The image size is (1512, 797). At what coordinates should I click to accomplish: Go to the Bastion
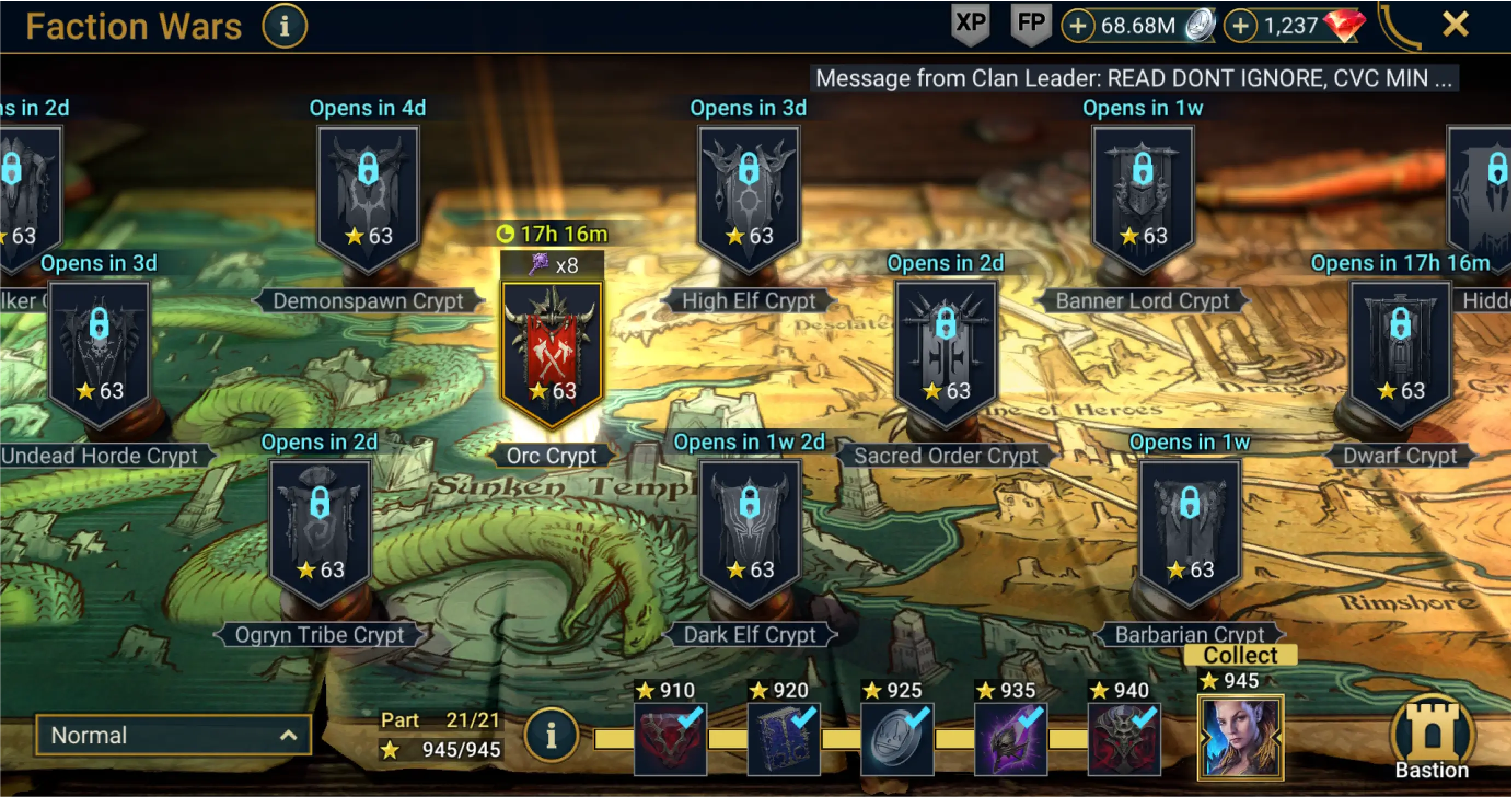[1432, 740]
